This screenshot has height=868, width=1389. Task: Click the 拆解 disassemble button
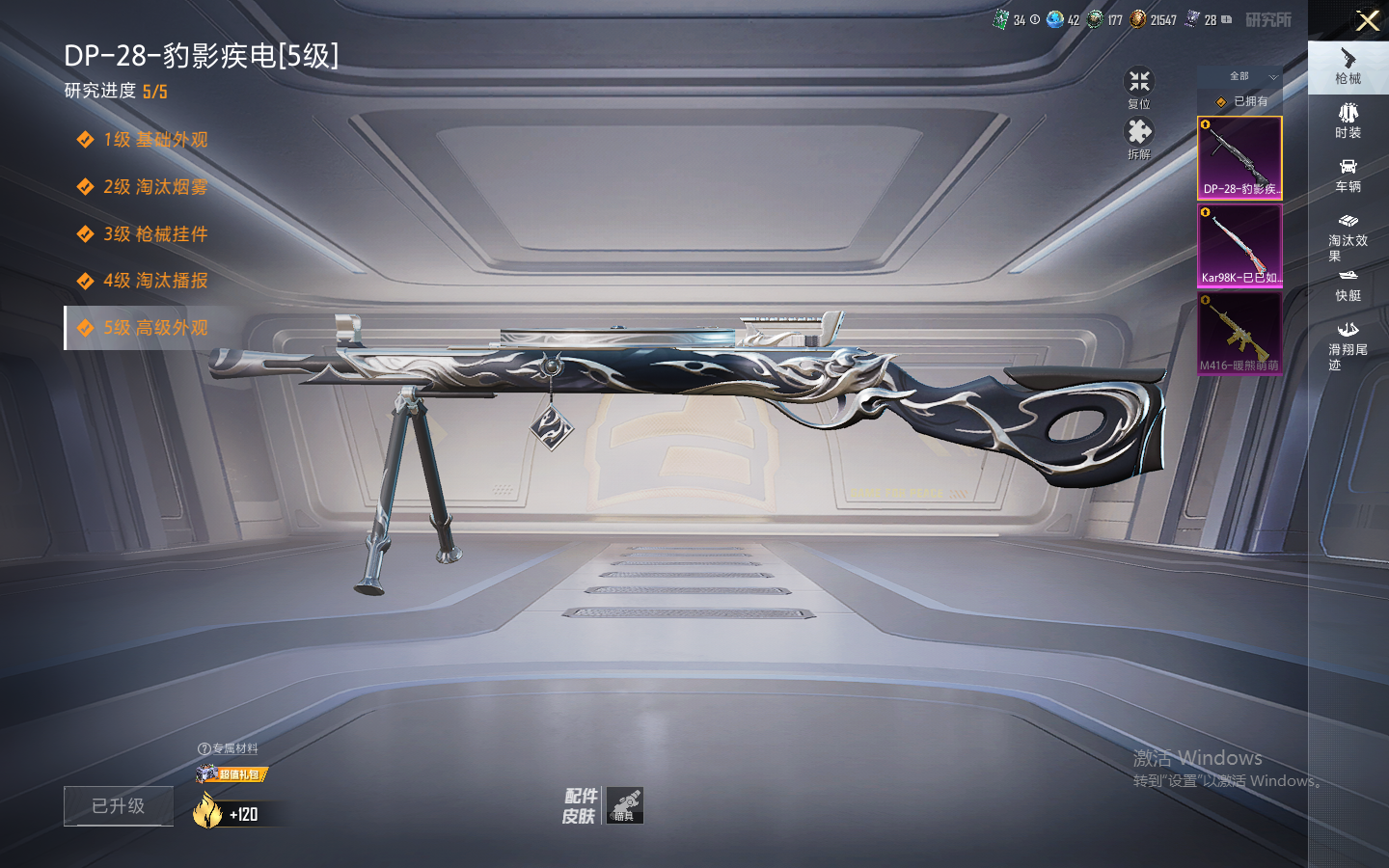tap(1139, 138)
